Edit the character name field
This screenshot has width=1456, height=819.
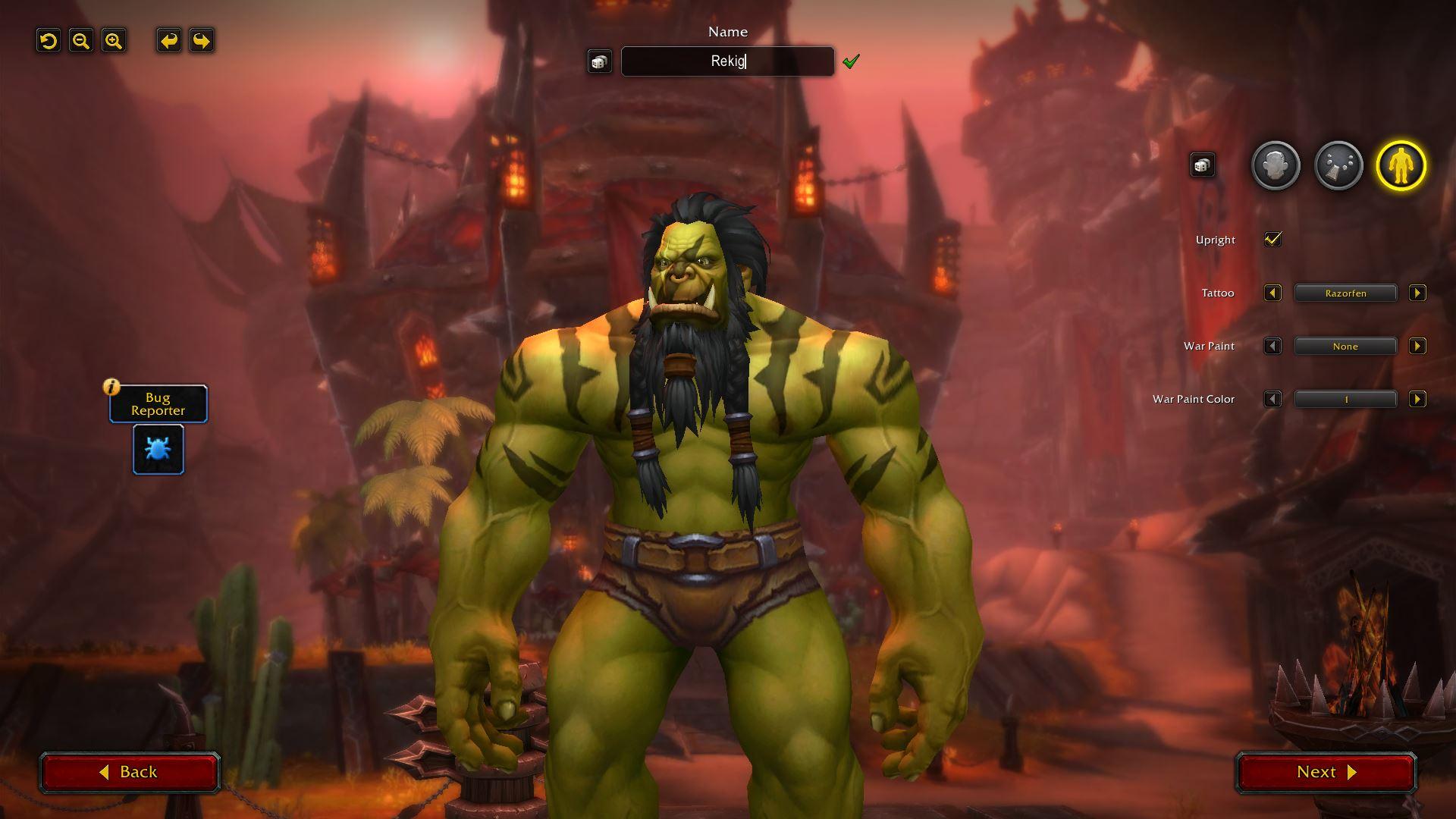click(x=727, y=61)
